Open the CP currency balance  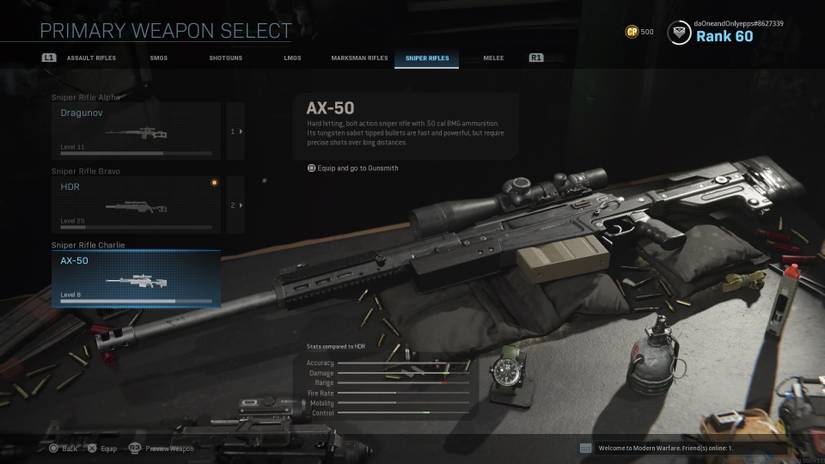639,32
